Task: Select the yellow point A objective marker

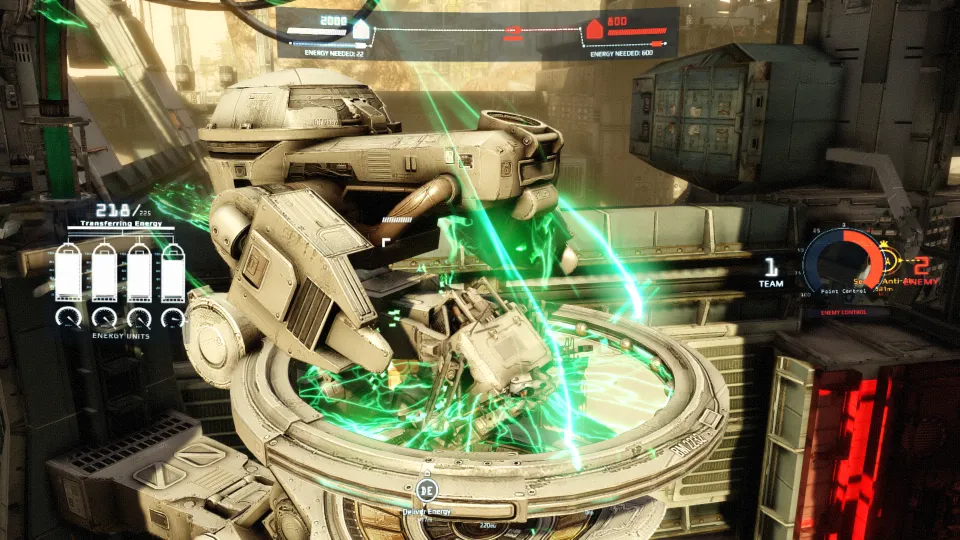Action: tap(888, 263)
